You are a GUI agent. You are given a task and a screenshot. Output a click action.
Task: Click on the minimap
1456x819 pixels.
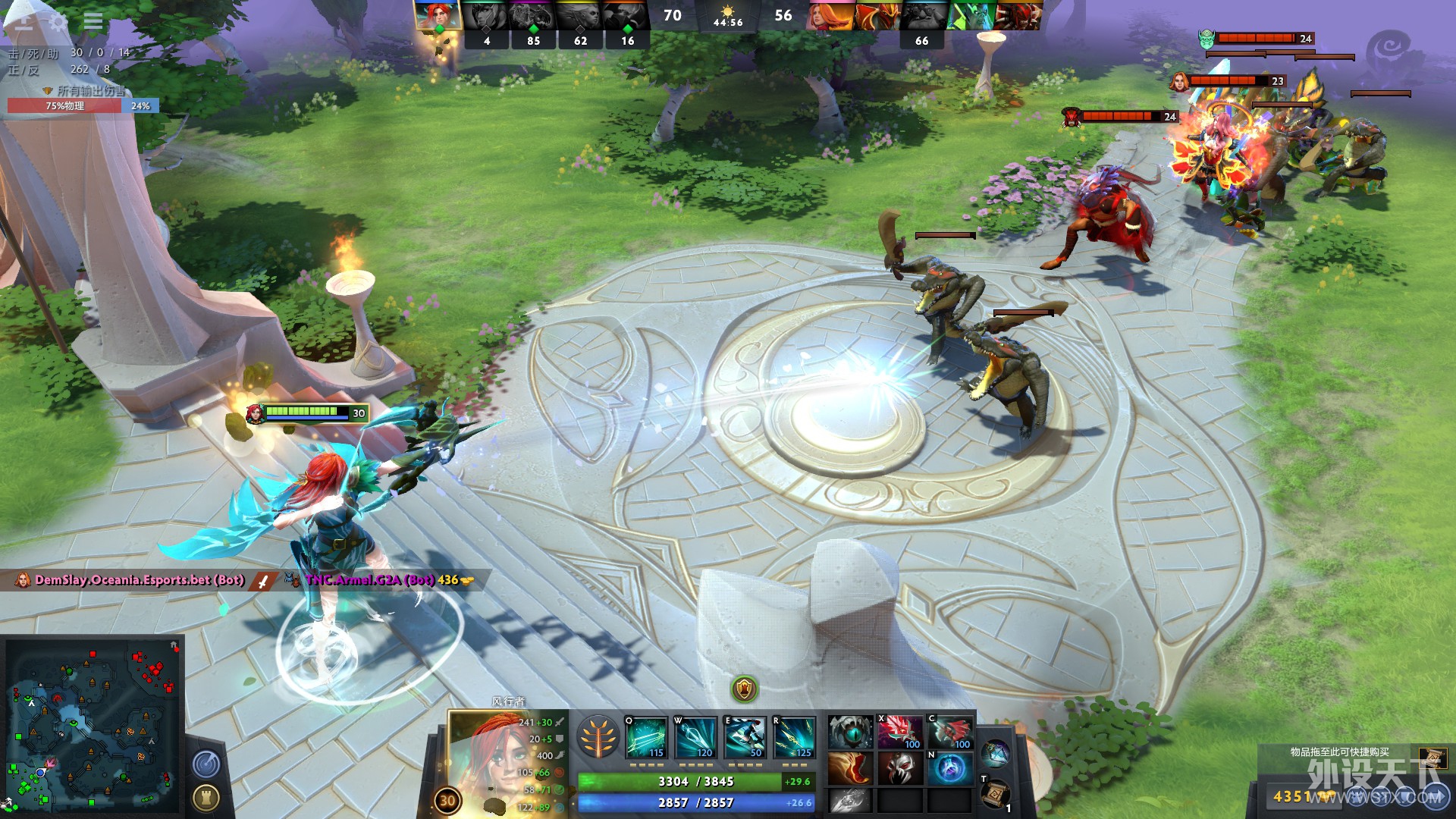(93, 726)
